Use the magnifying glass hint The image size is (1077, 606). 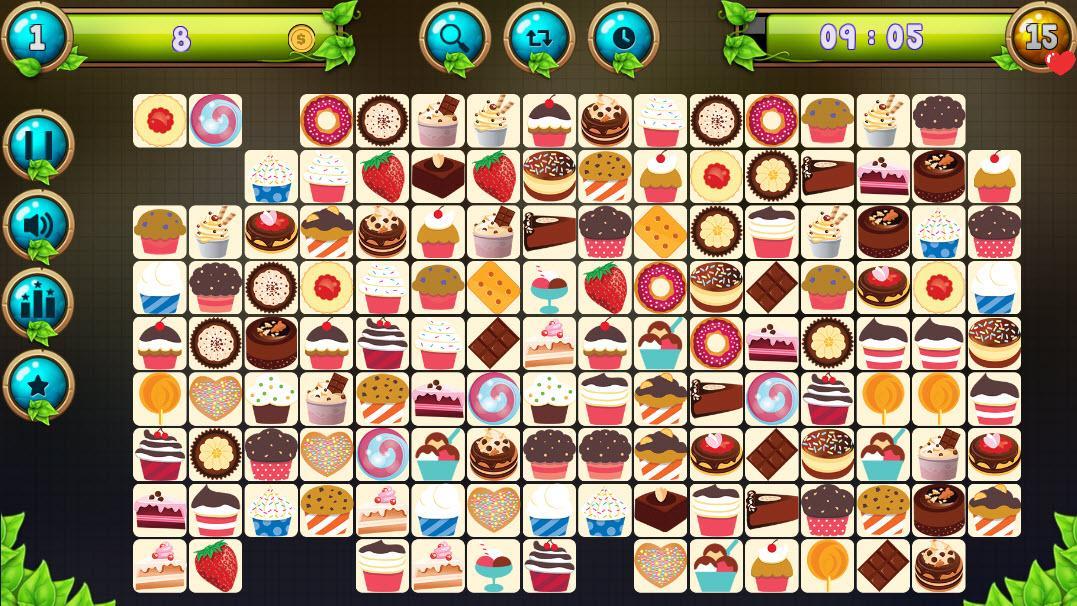pos(454,38)
